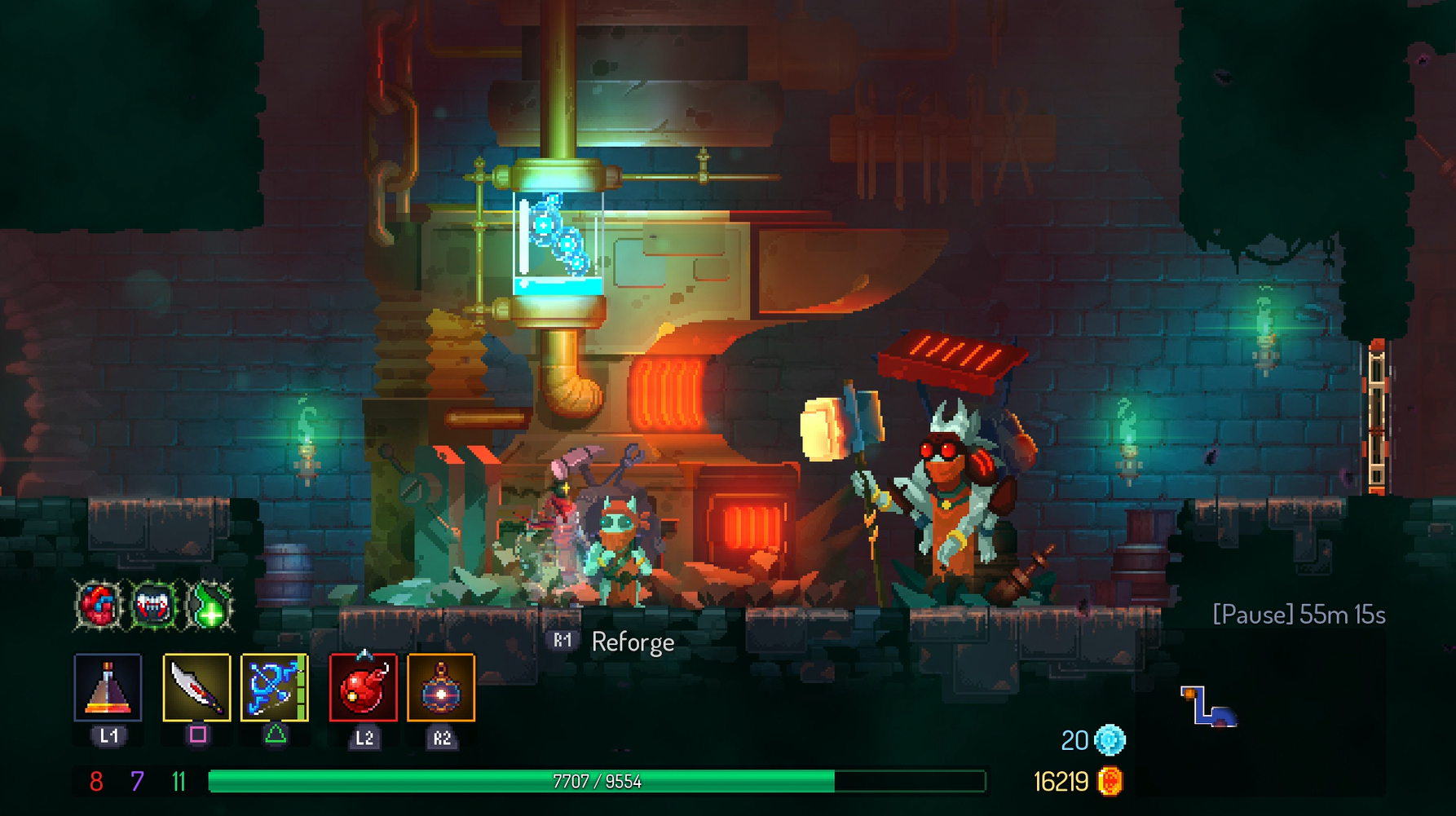The image size is (1456, 816).
Task: Open the minimap in the corner
Action: (x=1208, y=706)
